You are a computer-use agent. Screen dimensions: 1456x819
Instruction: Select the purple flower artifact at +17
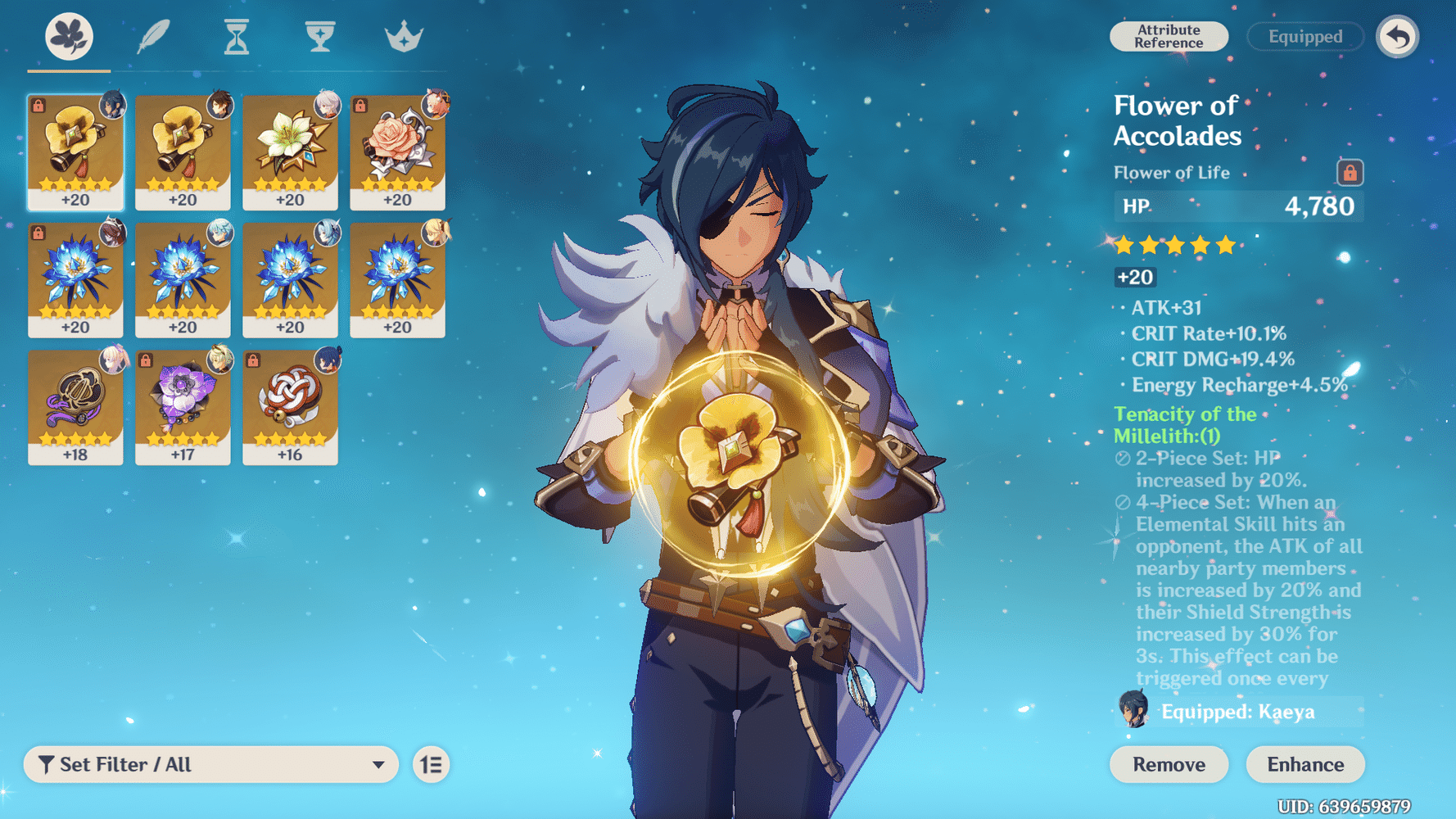(x=183, y=407)
